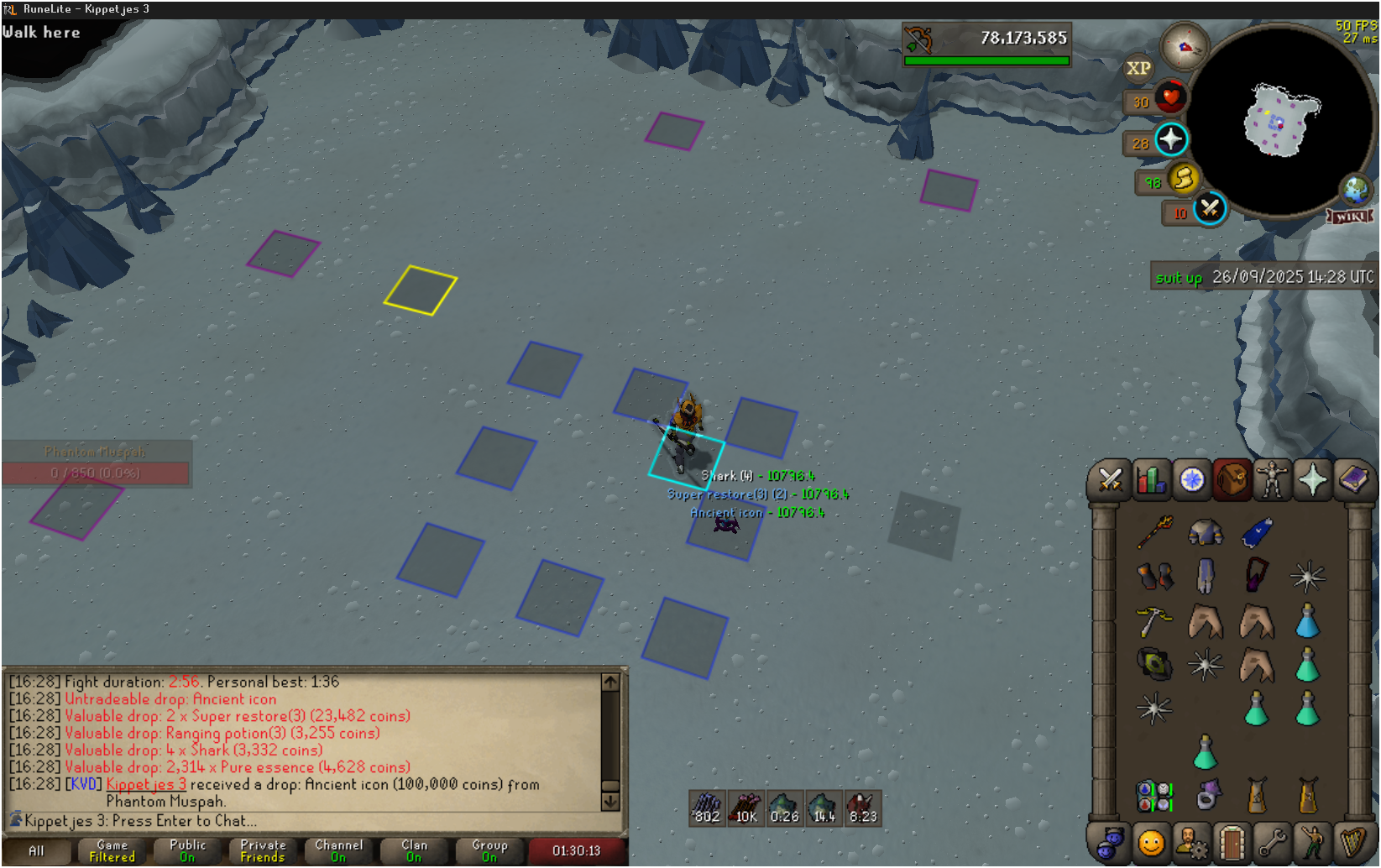
Task: Open the Logout door tab
Action: 1231,842
